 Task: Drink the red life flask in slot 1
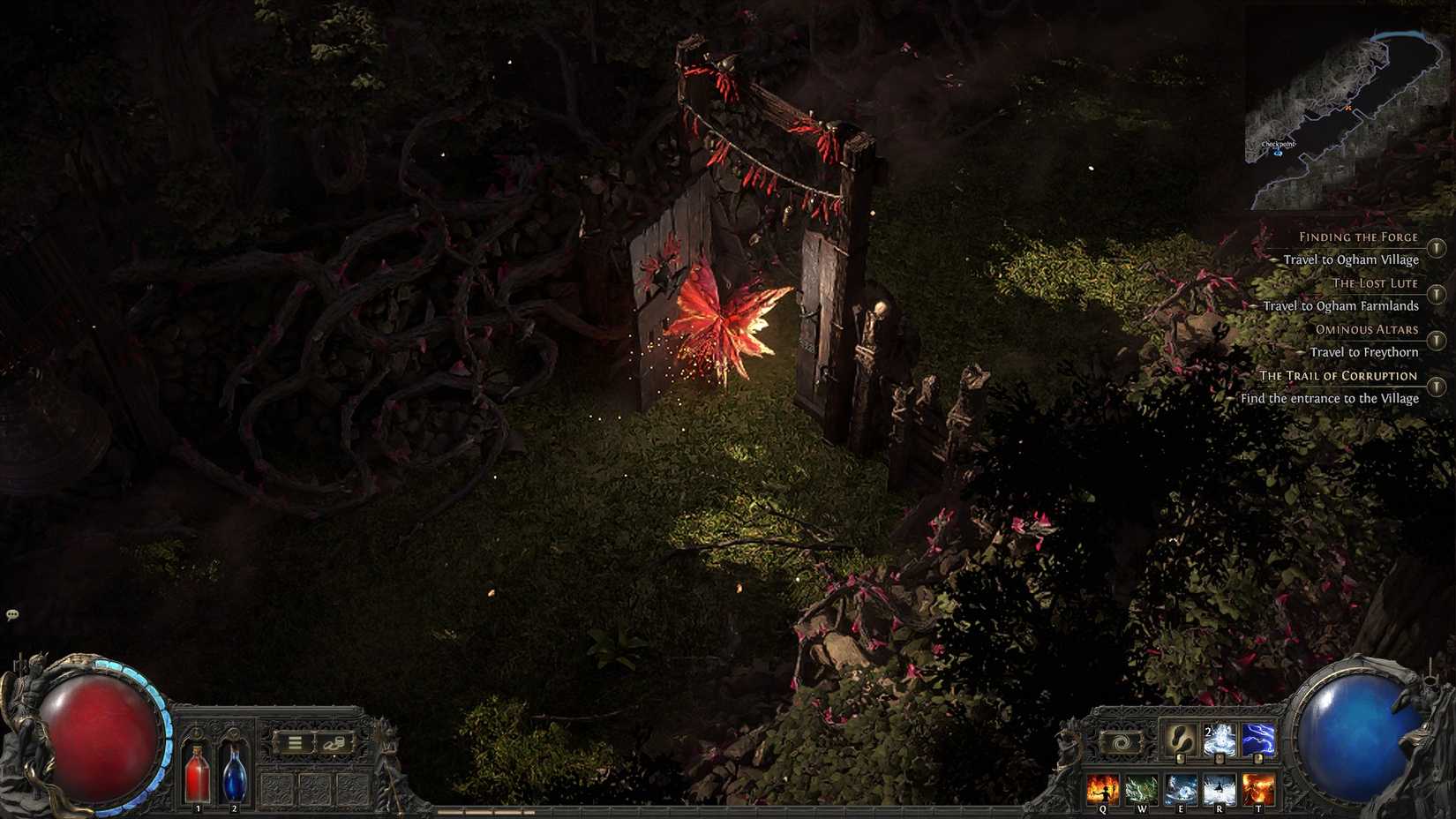[197, 776]
